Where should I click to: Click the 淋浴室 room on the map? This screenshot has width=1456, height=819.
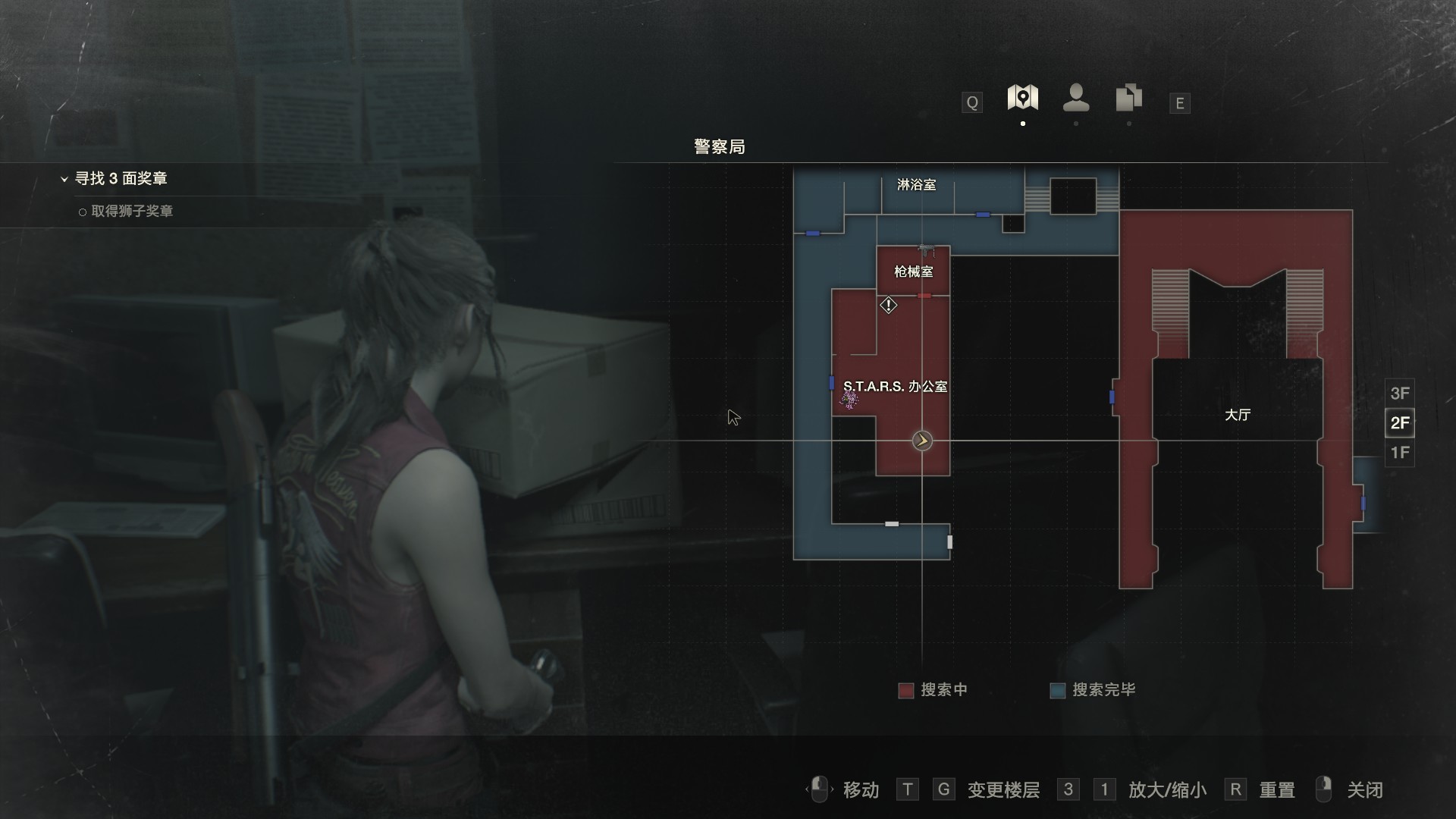coord(916,185)
